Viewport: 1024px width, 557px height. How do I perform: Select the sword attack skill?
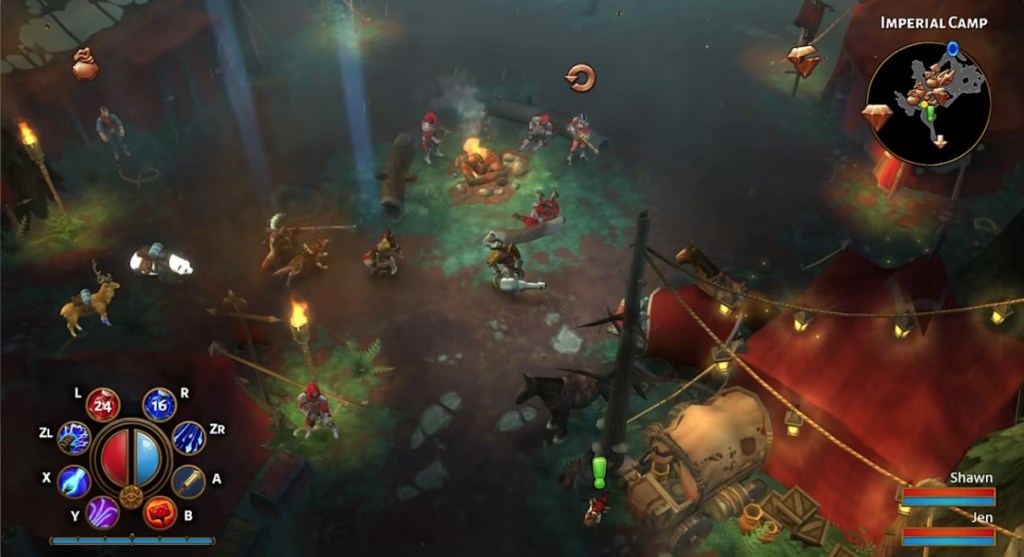[188, 481]
